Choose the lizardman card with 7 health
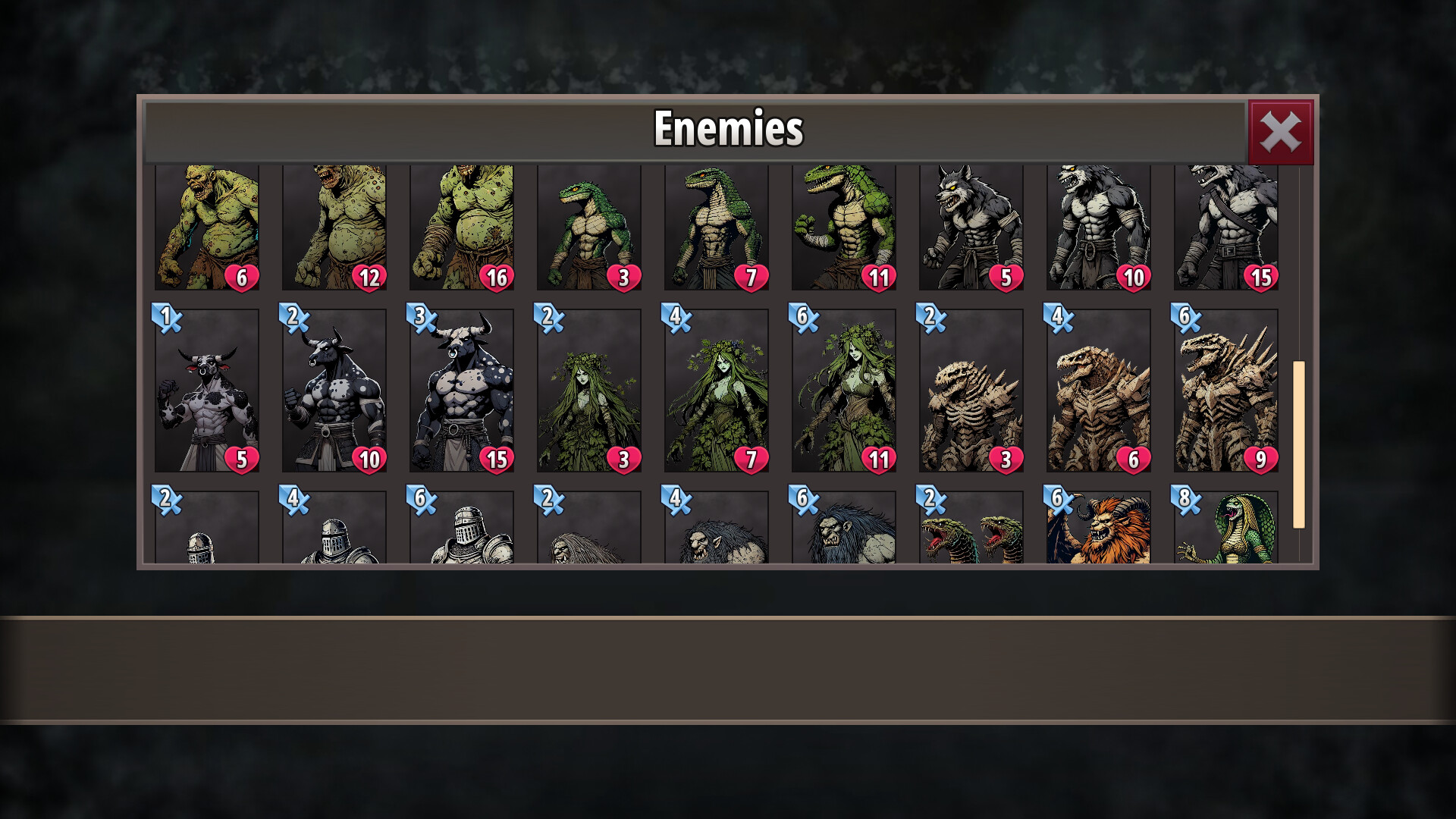This screenshot has height=819, width=1456. [x=717, y=227]
